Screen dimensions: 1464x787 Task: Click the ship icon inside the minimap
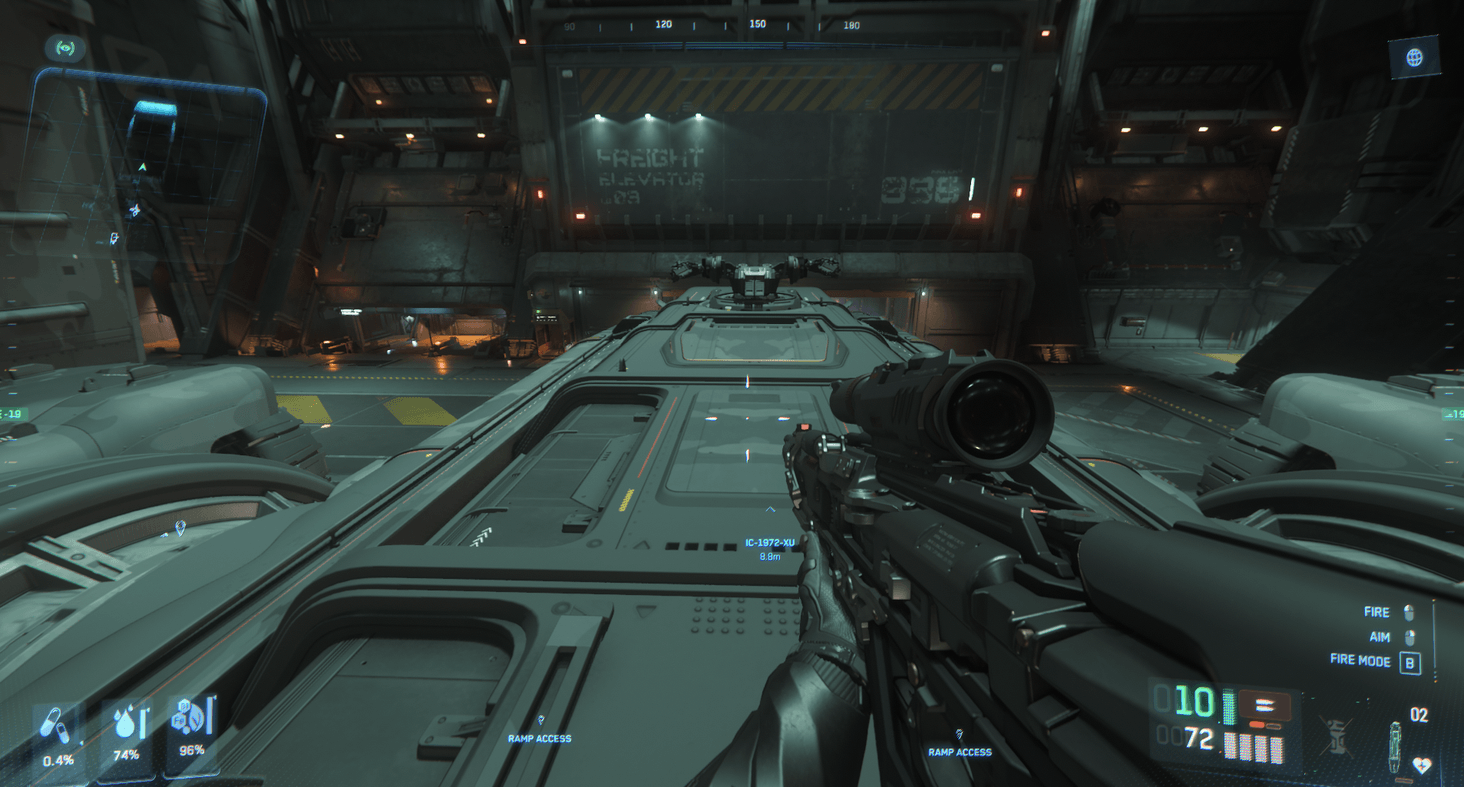[x=136, y=208]
